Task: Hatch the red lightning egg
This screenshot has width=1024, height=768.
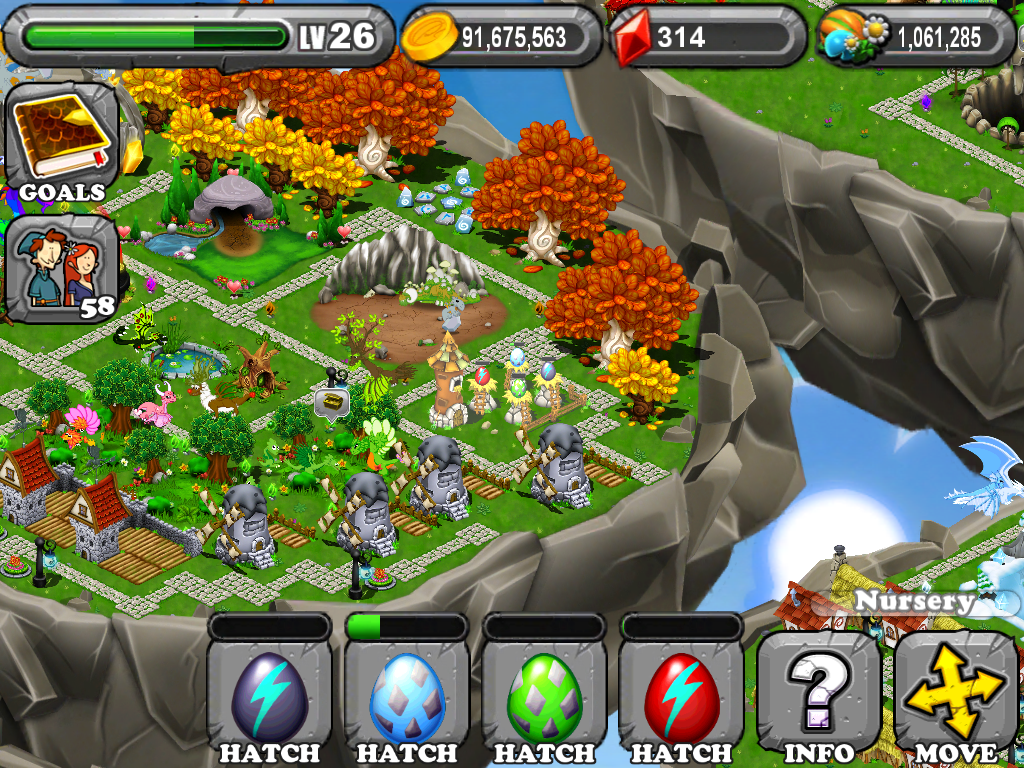Action: pos(681,698)
